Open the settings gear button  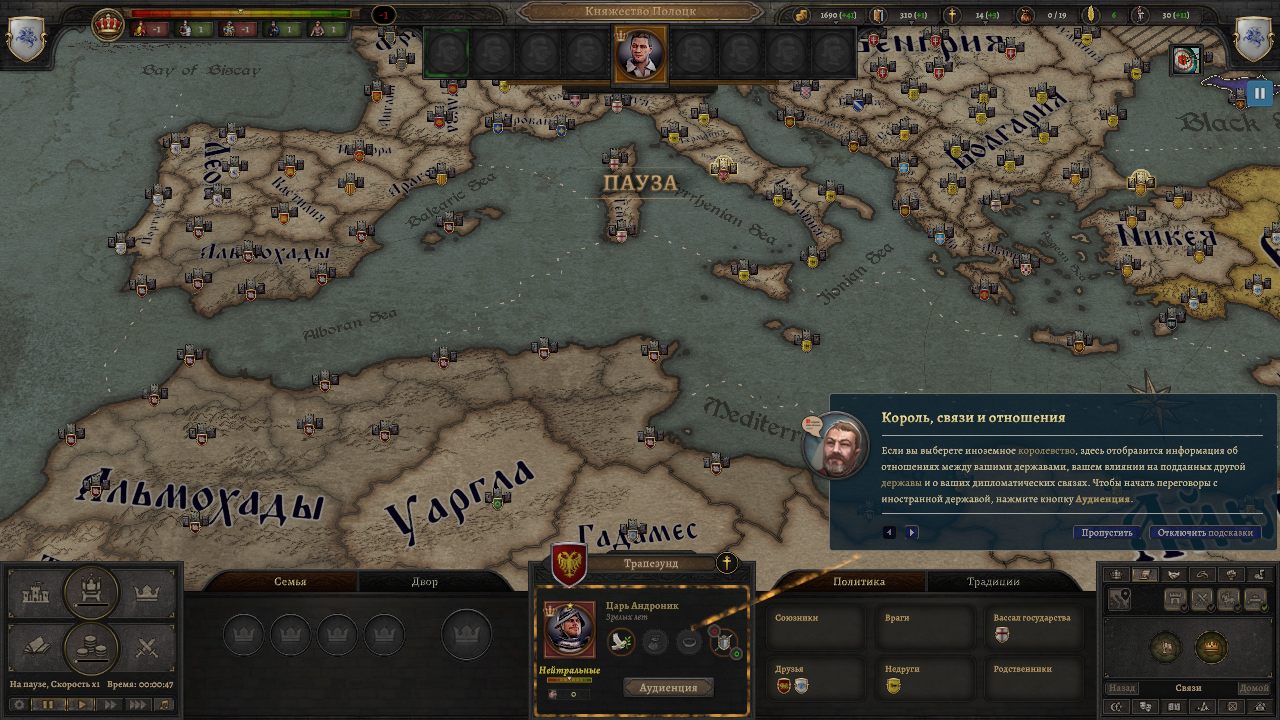(x=18, y=704)
